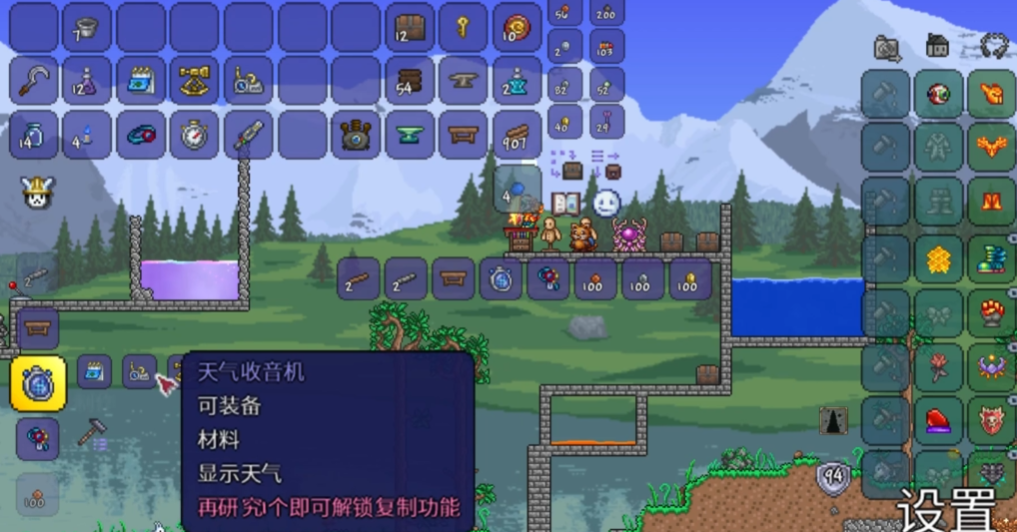Choose the wooden work bench slot
Image resolution: width=1017 pixels, height=532 pixels.
pos(463,134)
